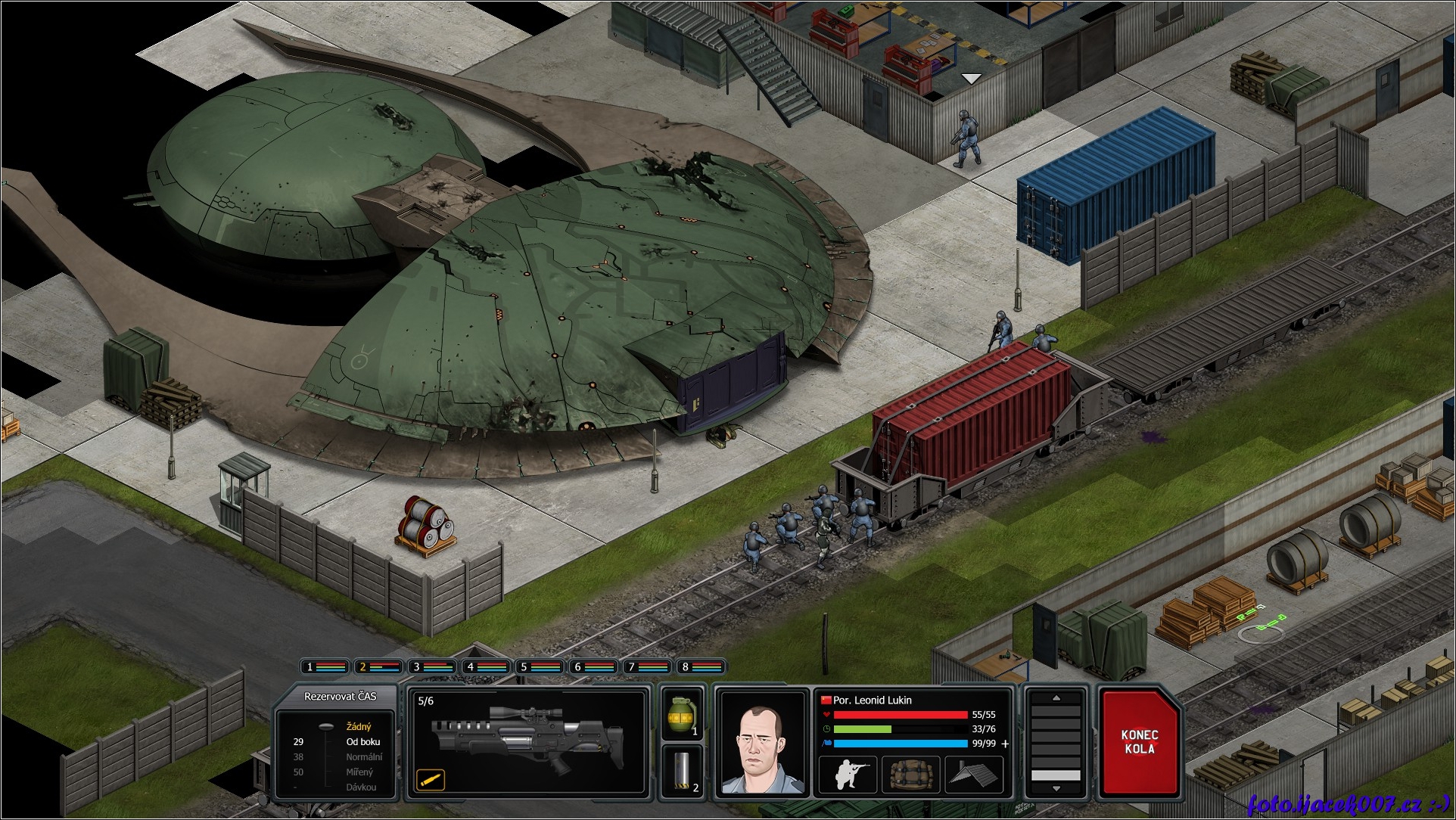Switch to soldier number 4
1456x820 pixels.
[x=486, y=666]
